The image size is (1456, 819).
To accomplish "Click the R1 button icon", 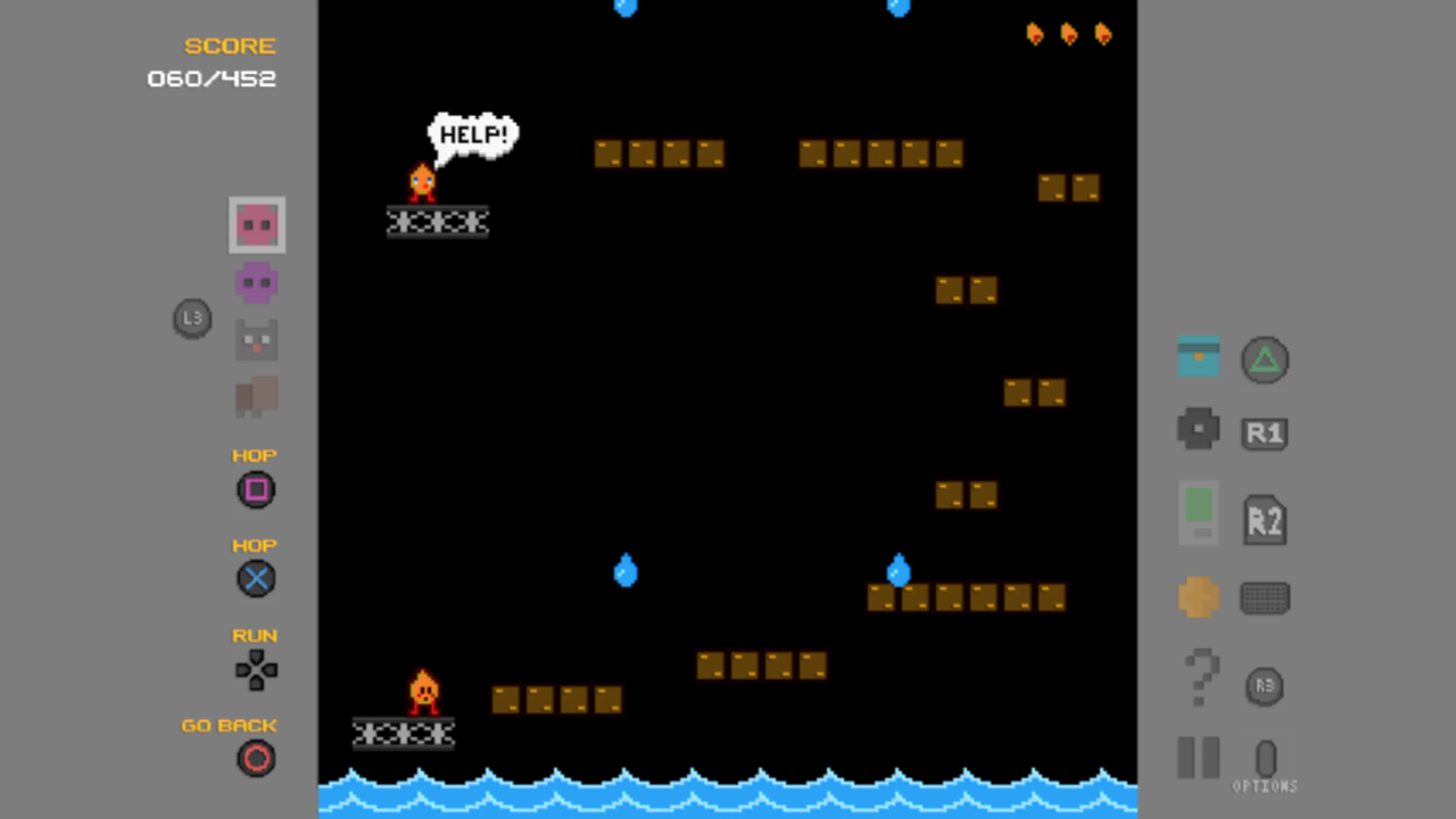I will [x=1265, y=432].
